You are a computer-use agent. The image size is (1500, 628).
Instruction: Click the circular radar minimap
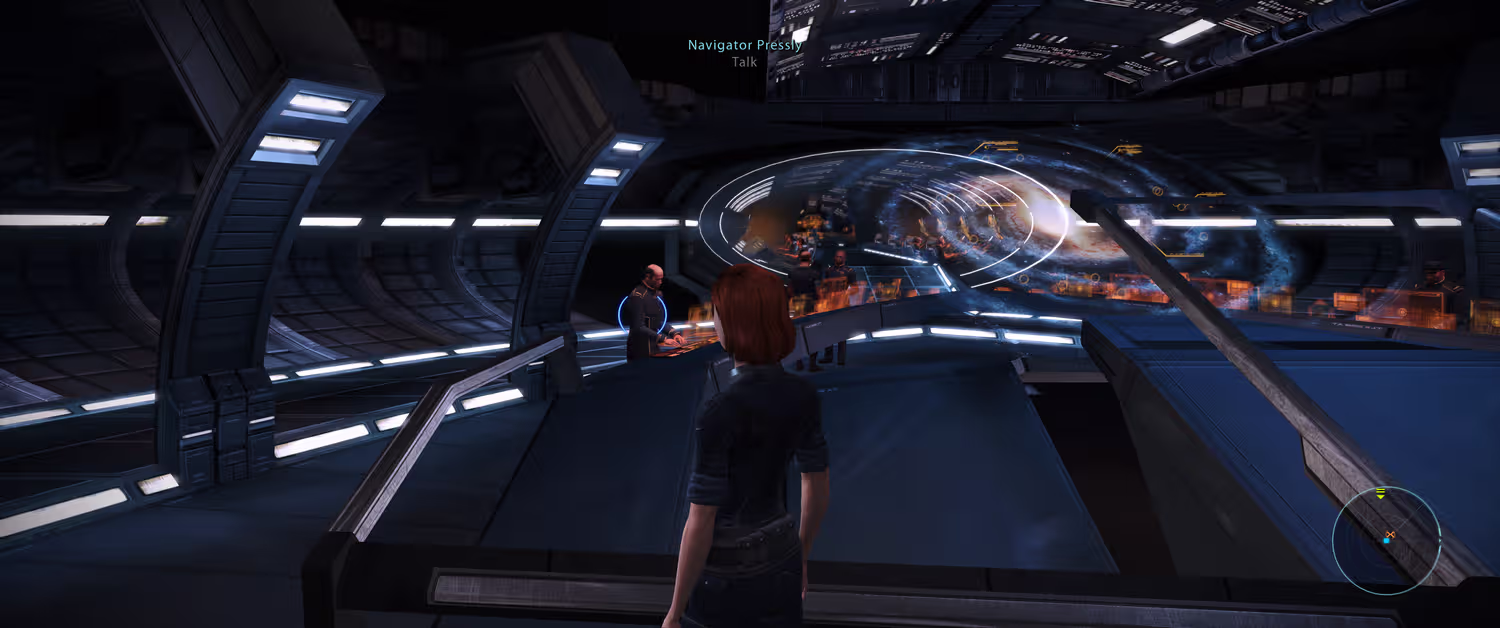1386,541
